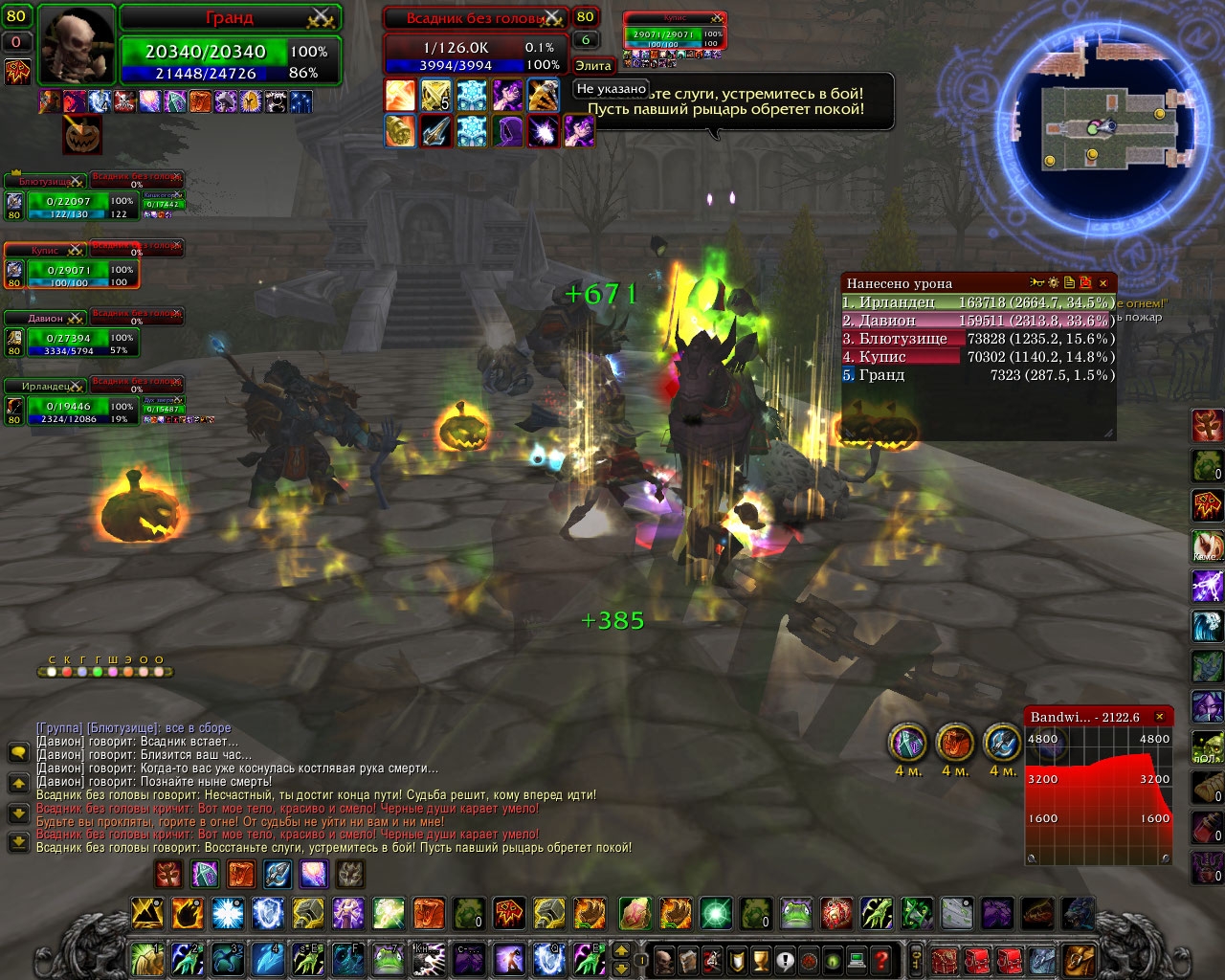Click the Всадник без головы target frame
The width and height of the screenshot is (1225, 980).
pyautogui.click(x=474, y=46)
